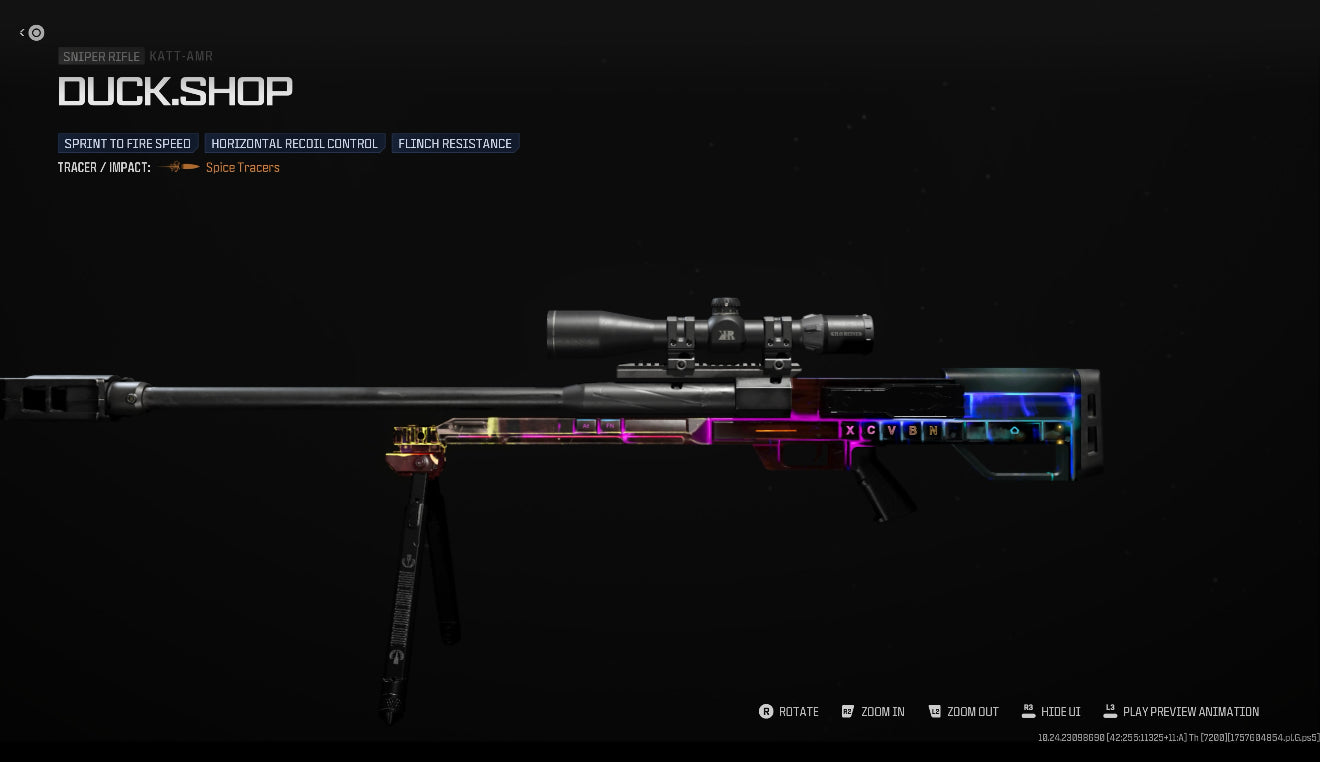The height and width of the screenshot is (762, 1320).
Task: Select the Sprint to Fire Speed tag
Action: (128, 144)
